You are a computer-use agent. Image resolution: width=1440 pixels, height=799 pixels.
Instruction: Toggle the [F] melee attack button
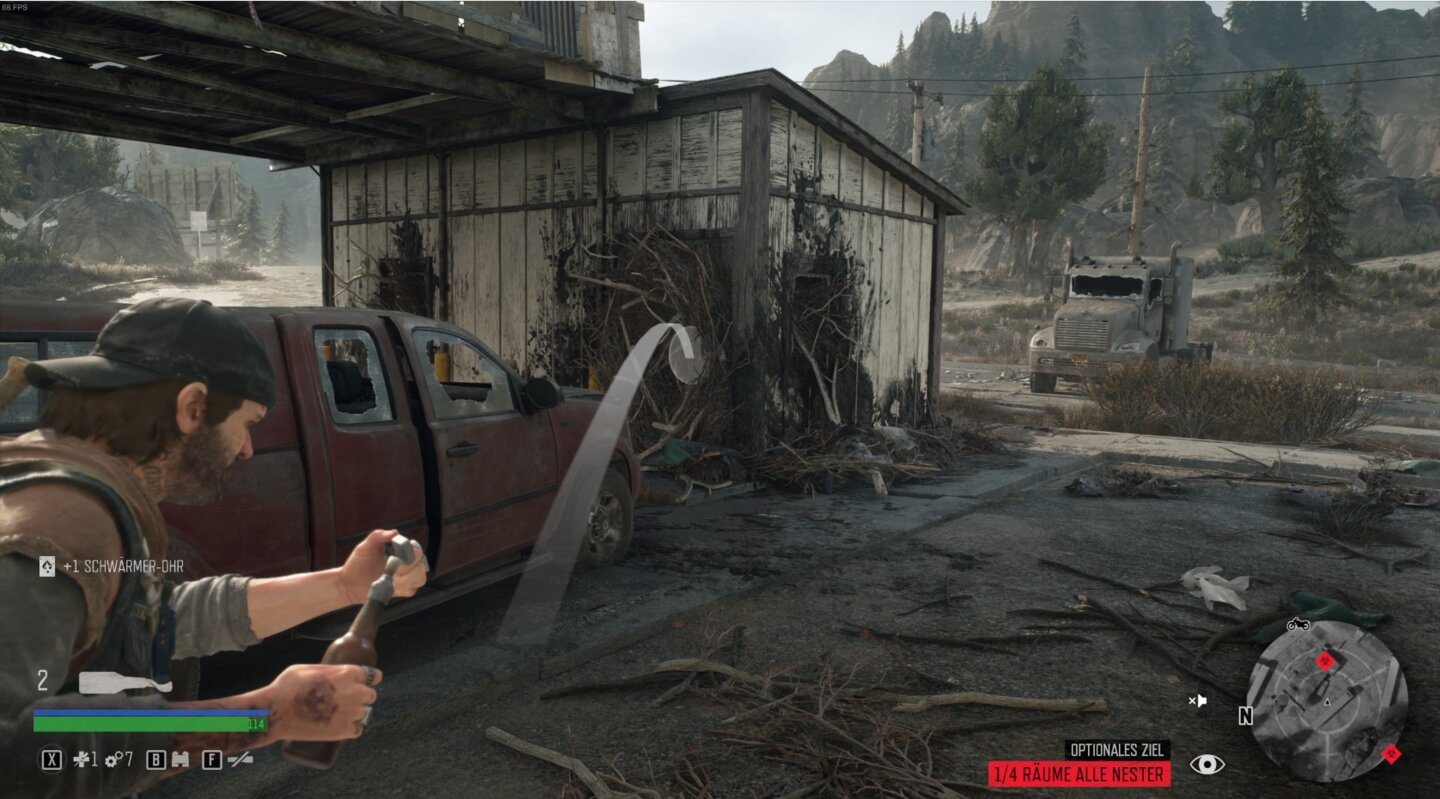click(213, 758)
